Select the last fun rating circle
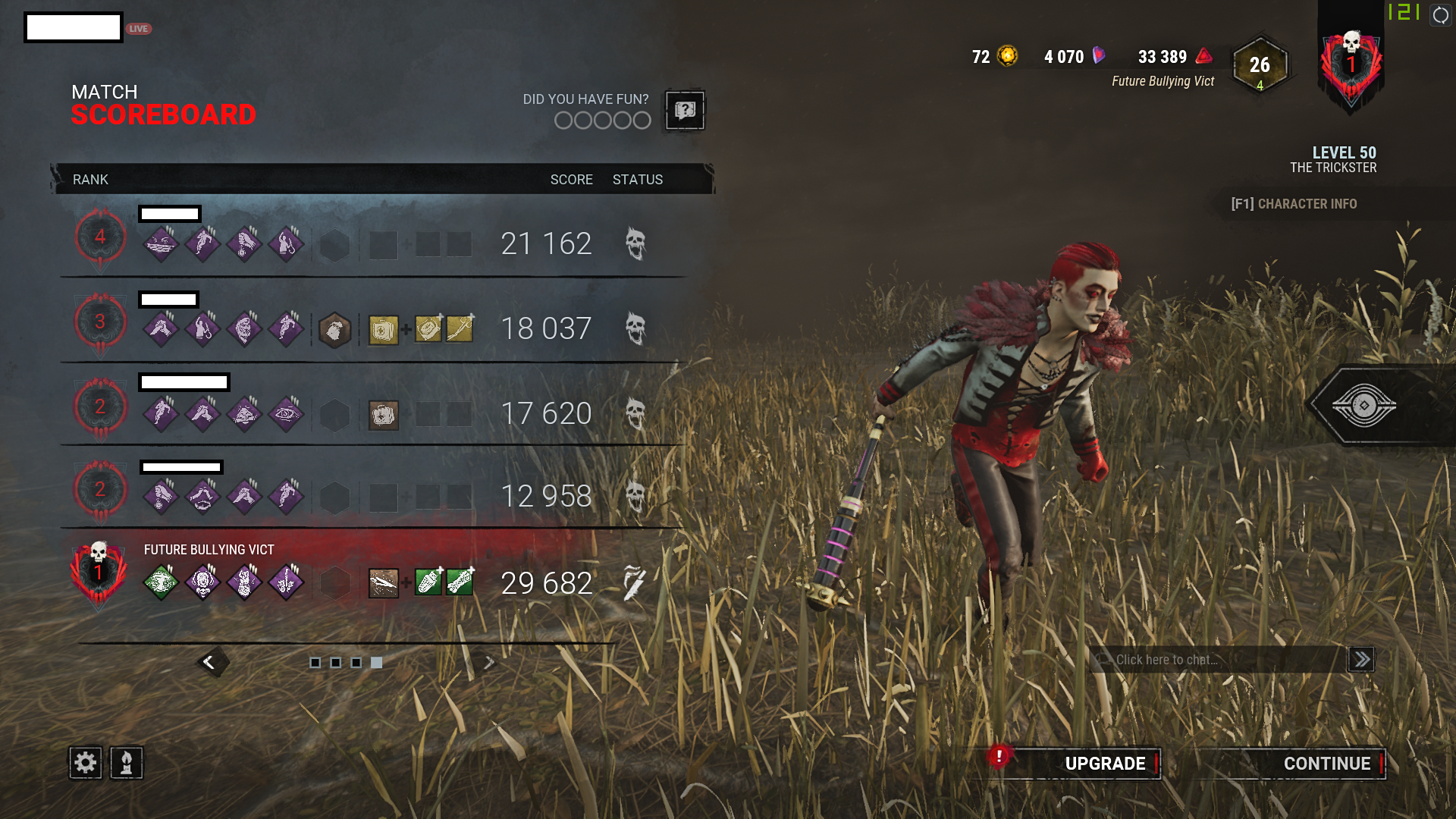 pyautogui.click(x=641, y=120)
